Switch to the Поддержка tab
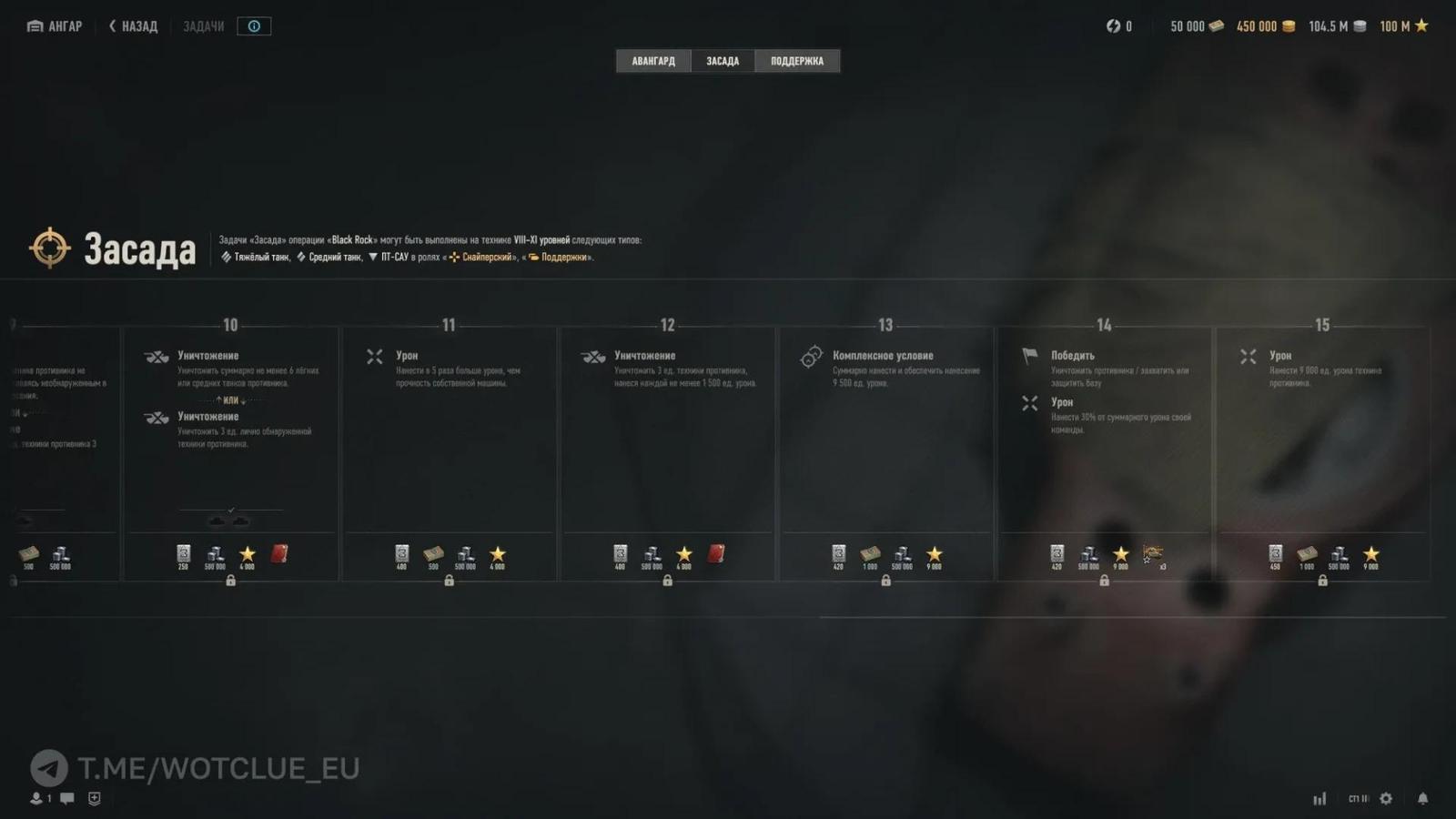 point(798,60)
